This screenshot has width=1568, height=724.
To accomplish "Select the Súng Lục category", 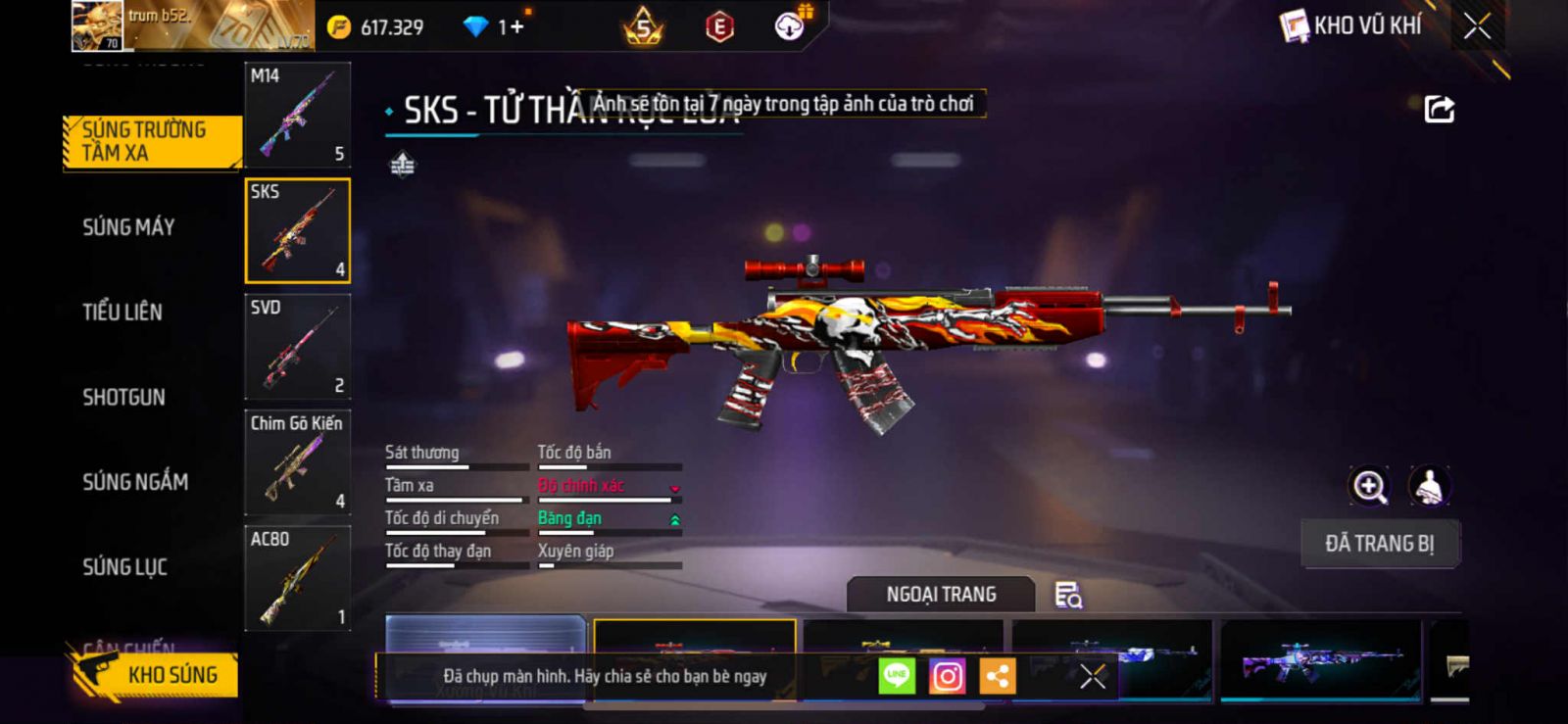I will point(124,567).
